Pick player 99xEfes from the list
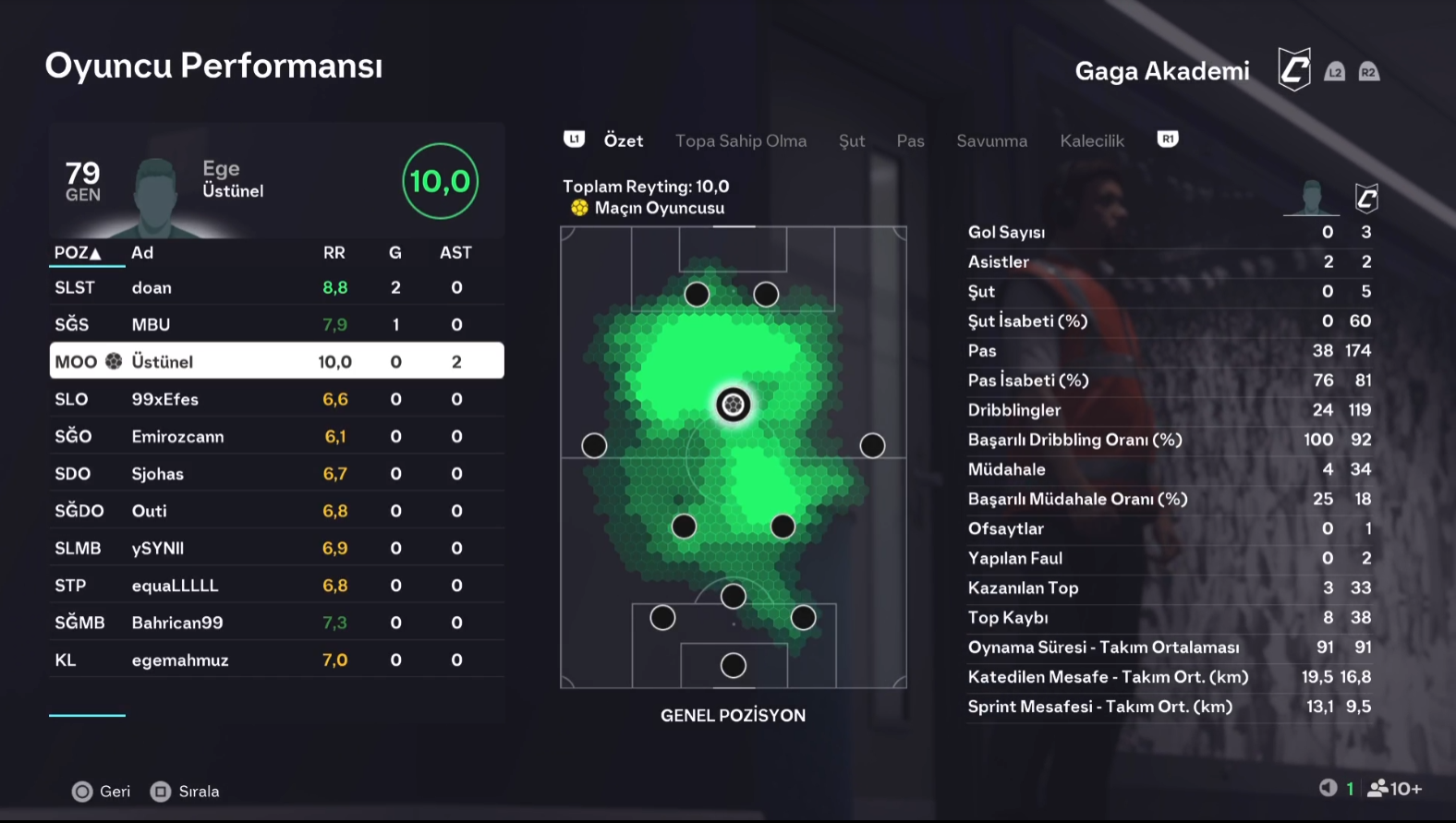 click(x=276, y=399)
